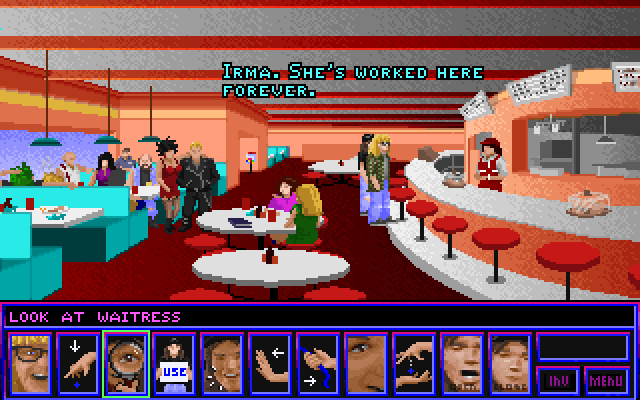Open the game MENU button
The image size is (640, 400).
(608, 380)
